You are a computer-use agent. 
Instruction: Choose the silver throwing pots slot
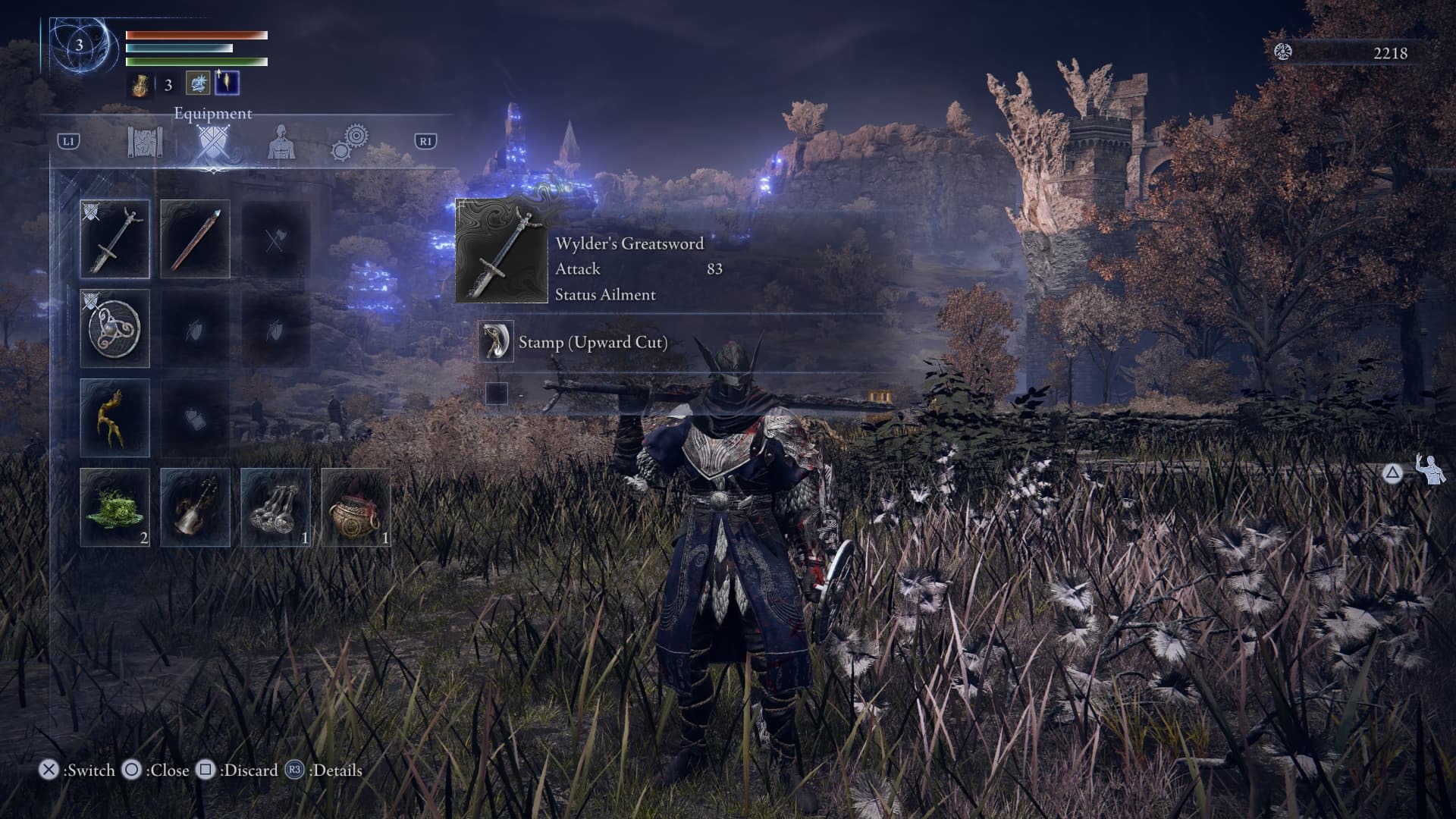tap(275, 507)
